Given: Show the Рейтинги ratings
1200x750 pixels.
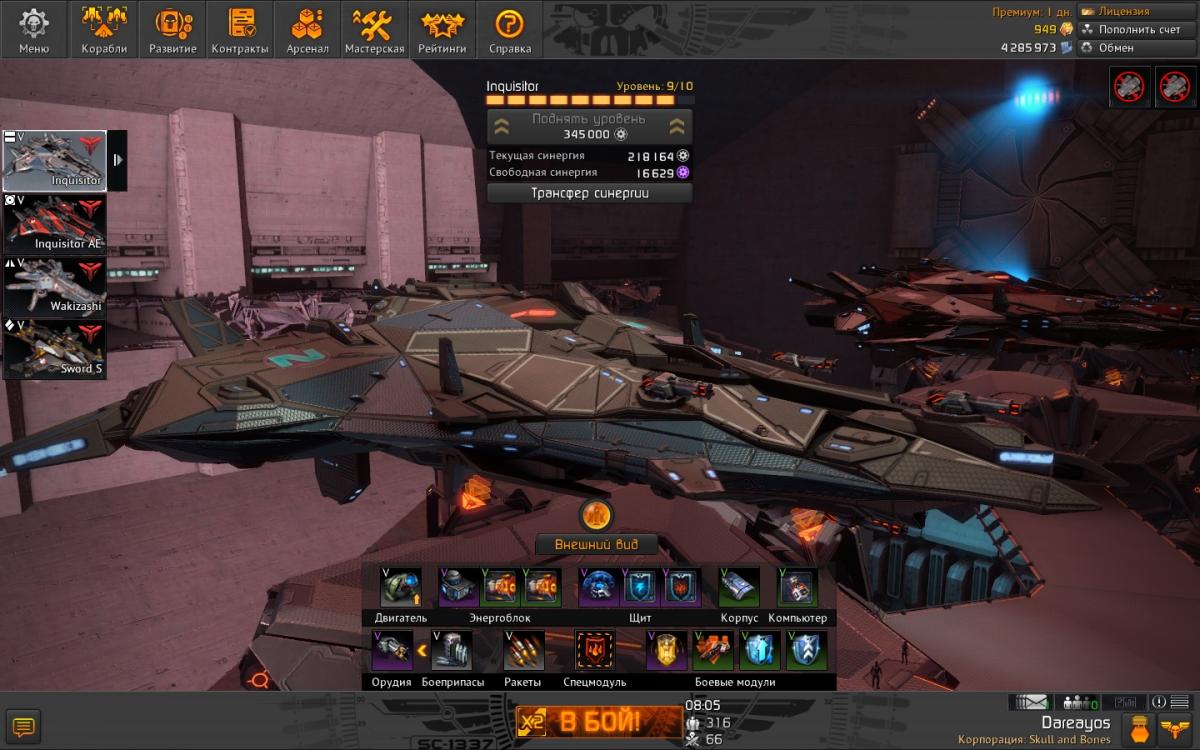Looking at the screenshot, I should (x=442, y=30).
